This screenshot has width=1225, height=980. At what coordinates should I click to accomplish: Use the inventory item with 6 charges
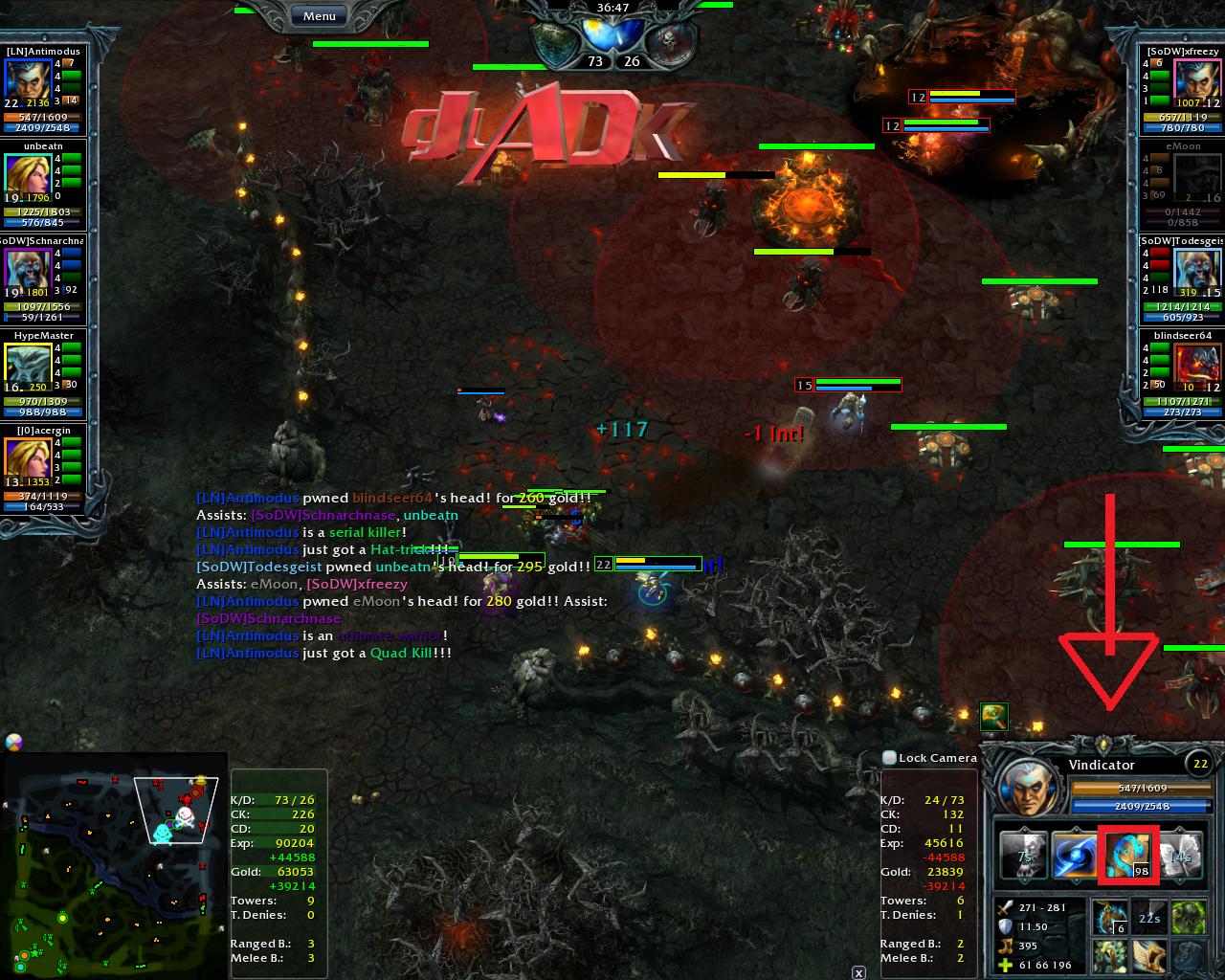point(1110,917)
